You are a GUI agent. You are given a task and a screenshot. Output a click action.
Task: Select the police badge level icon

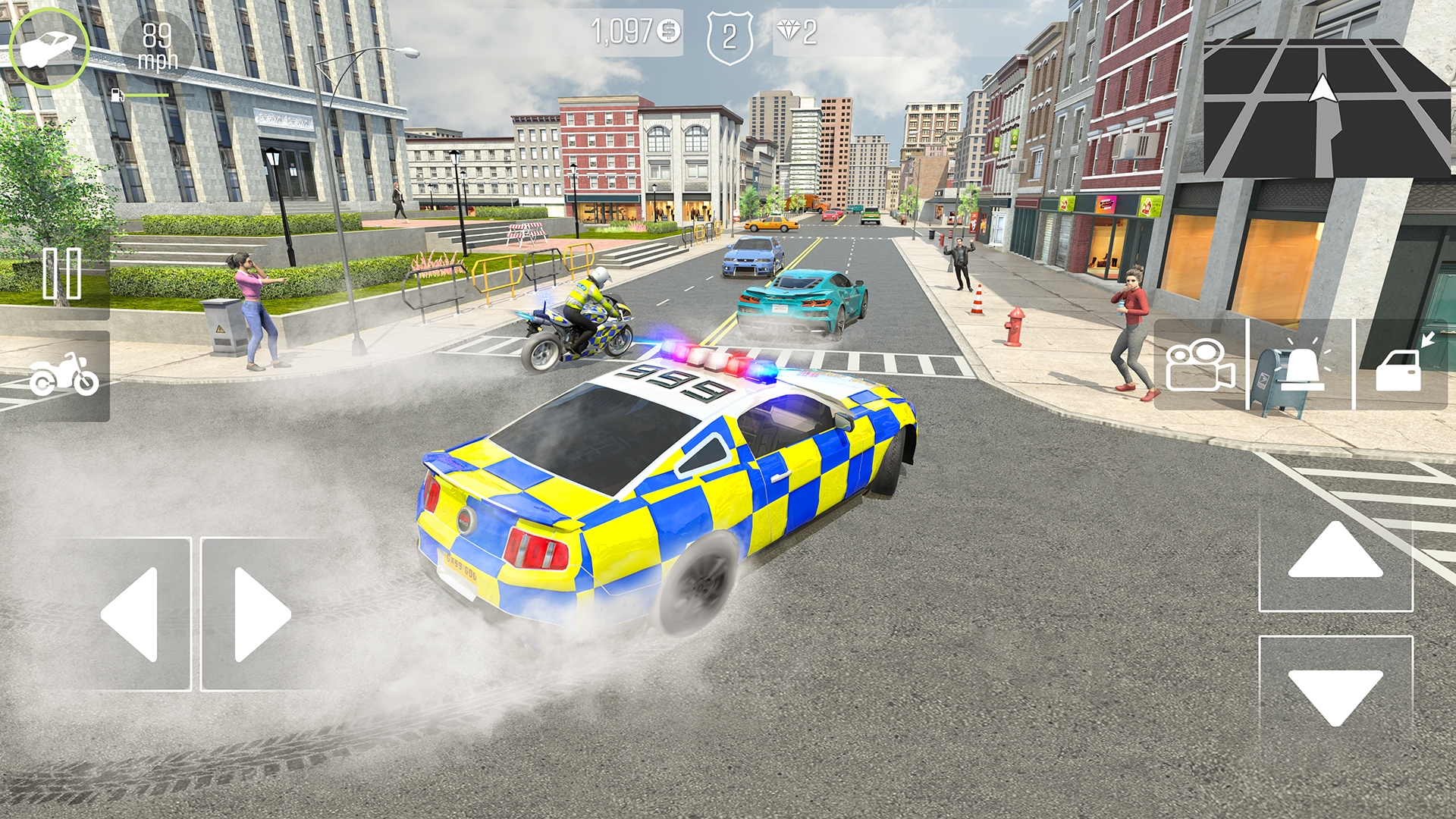[x=730, y=32]
